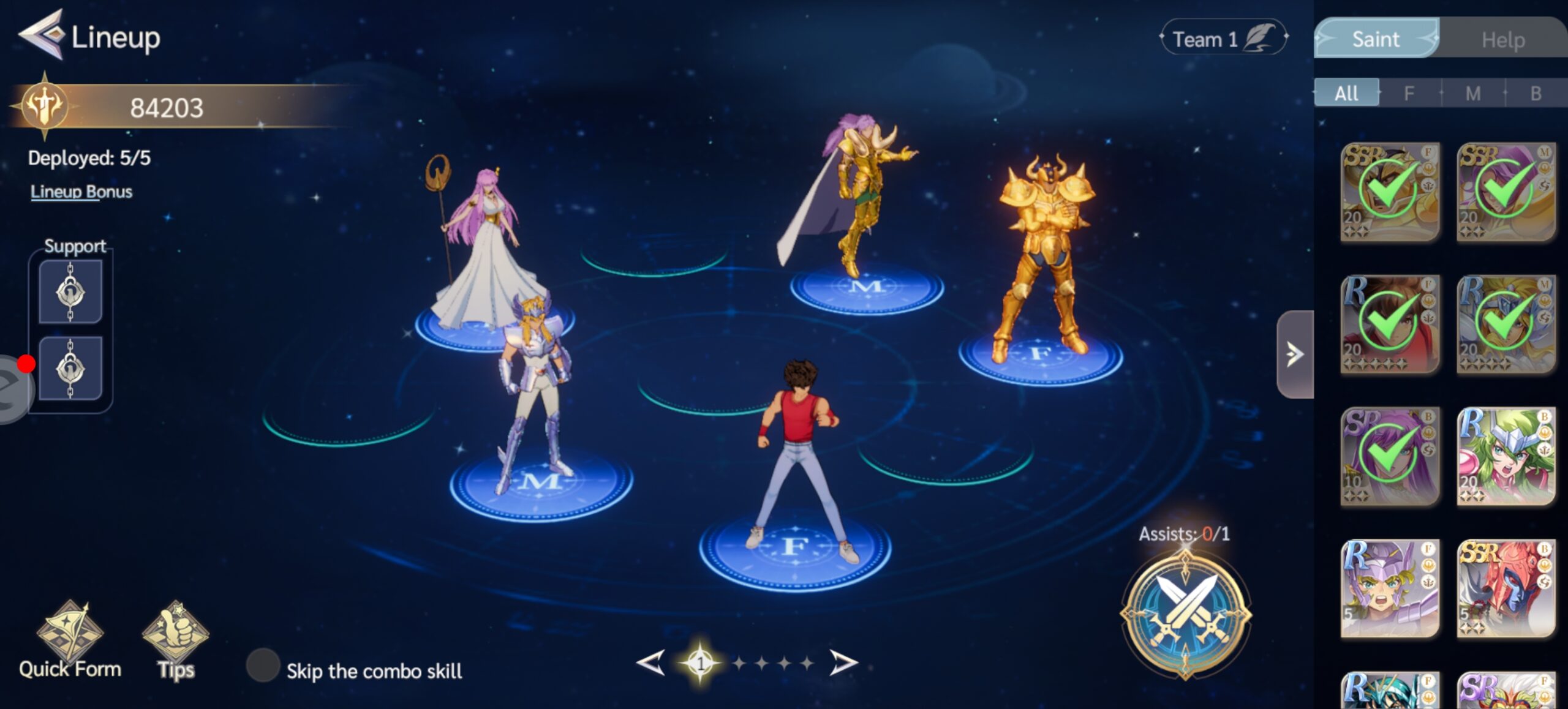The height and width of the screenshot is (709, 1568).
Task: Filter saints by the F position
Action: [x=1409, y=93]
